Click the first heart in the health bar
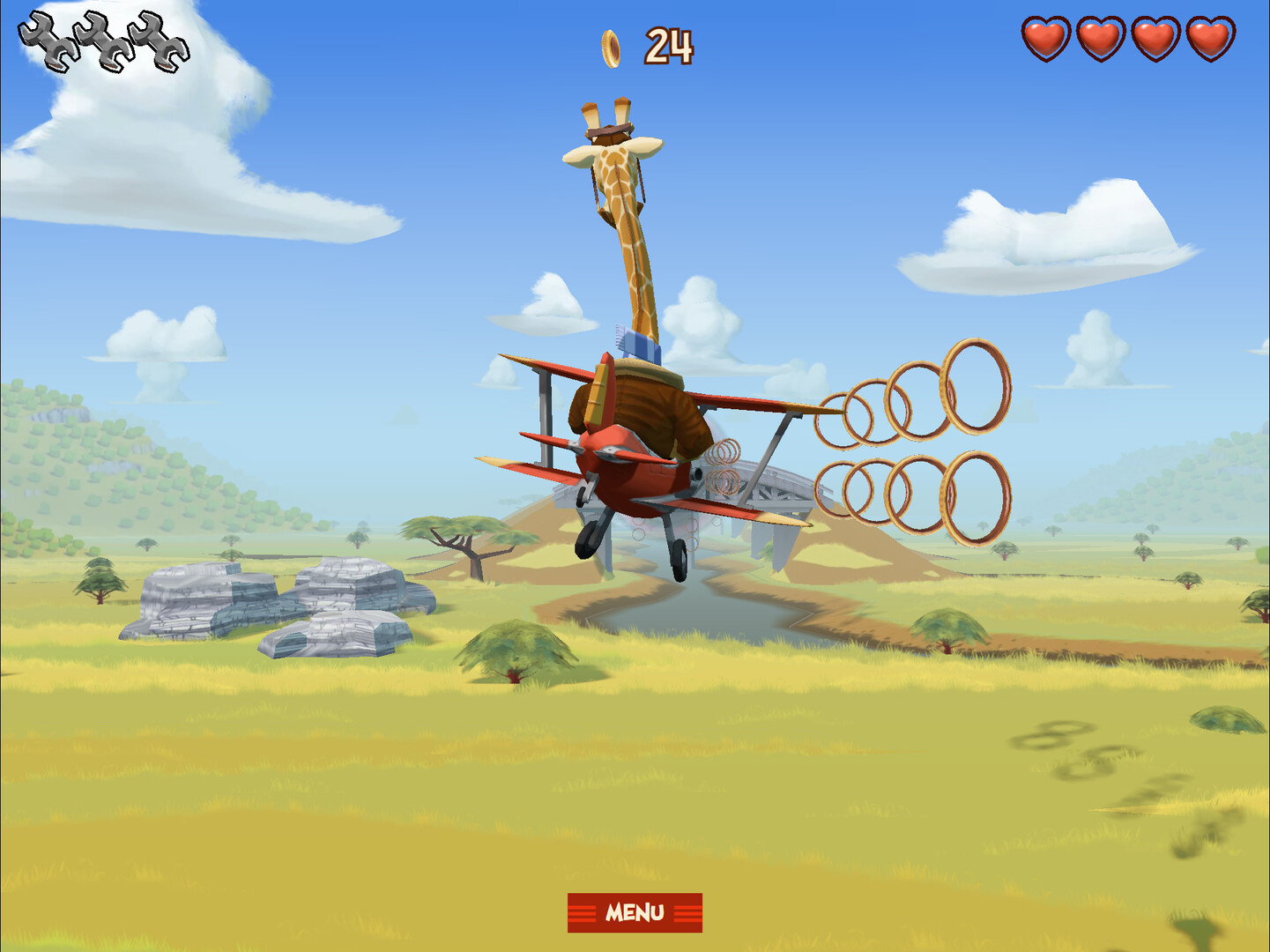This screenshot has width=1270, height=952. [x=1045, y=40]
